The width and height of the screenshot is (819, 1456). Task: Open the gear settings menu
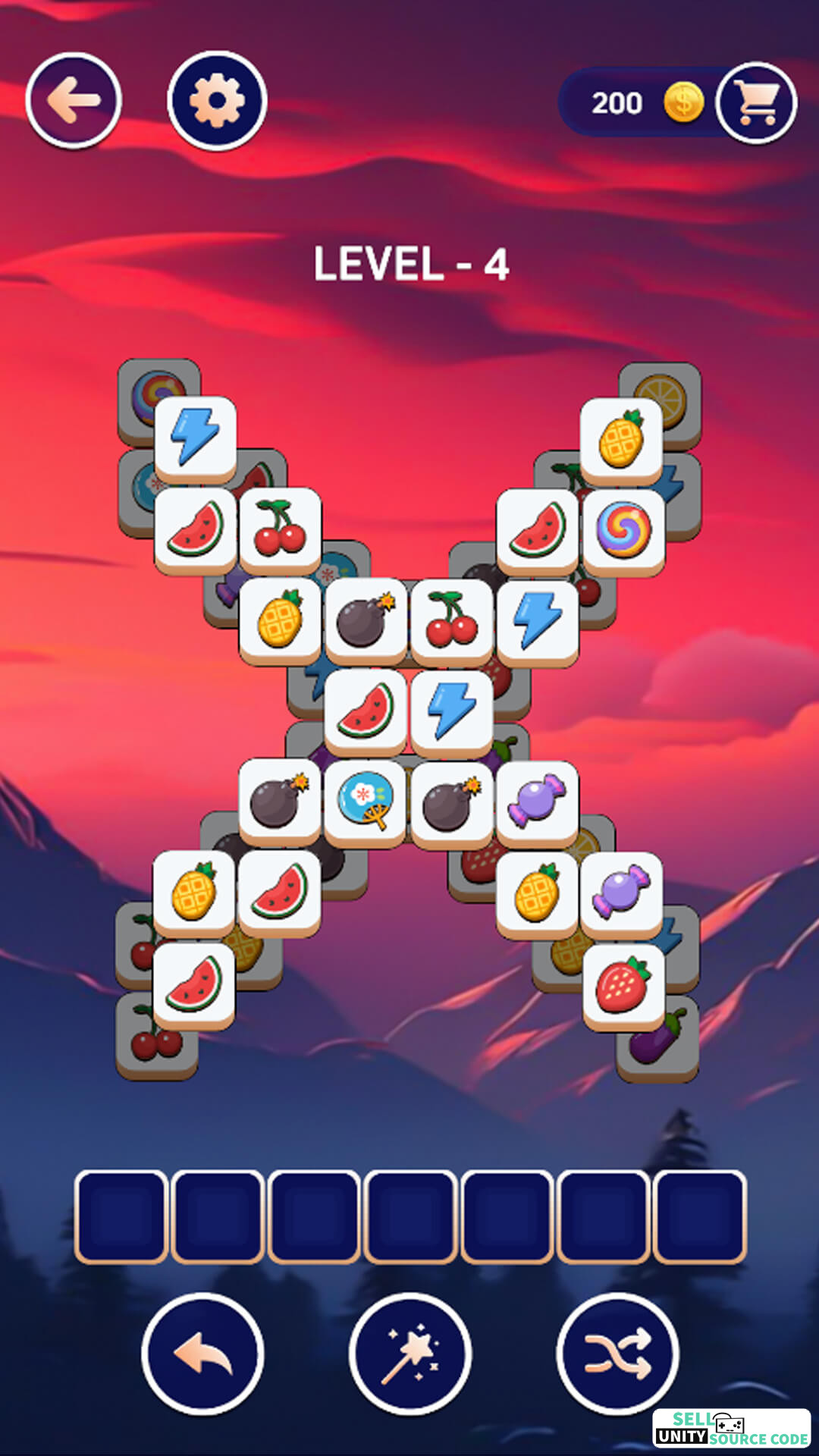tap(217, 100)
